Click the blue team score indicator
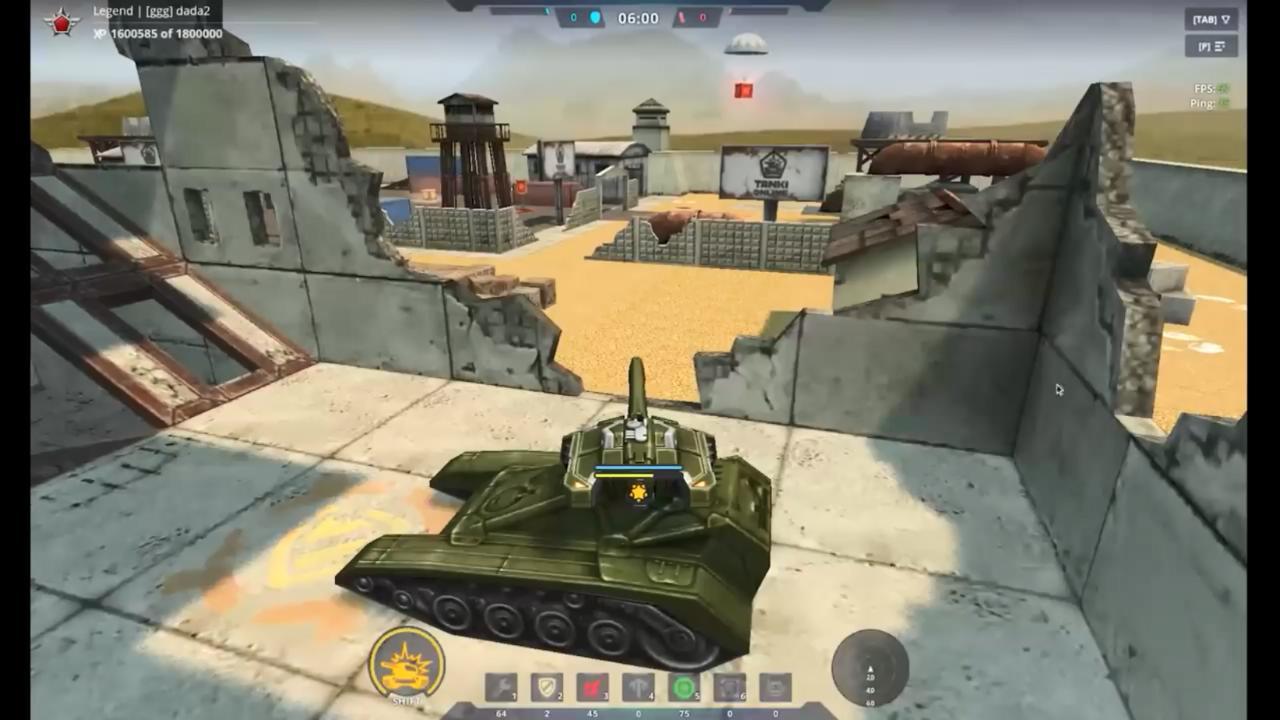 click(x=583, y=15)
